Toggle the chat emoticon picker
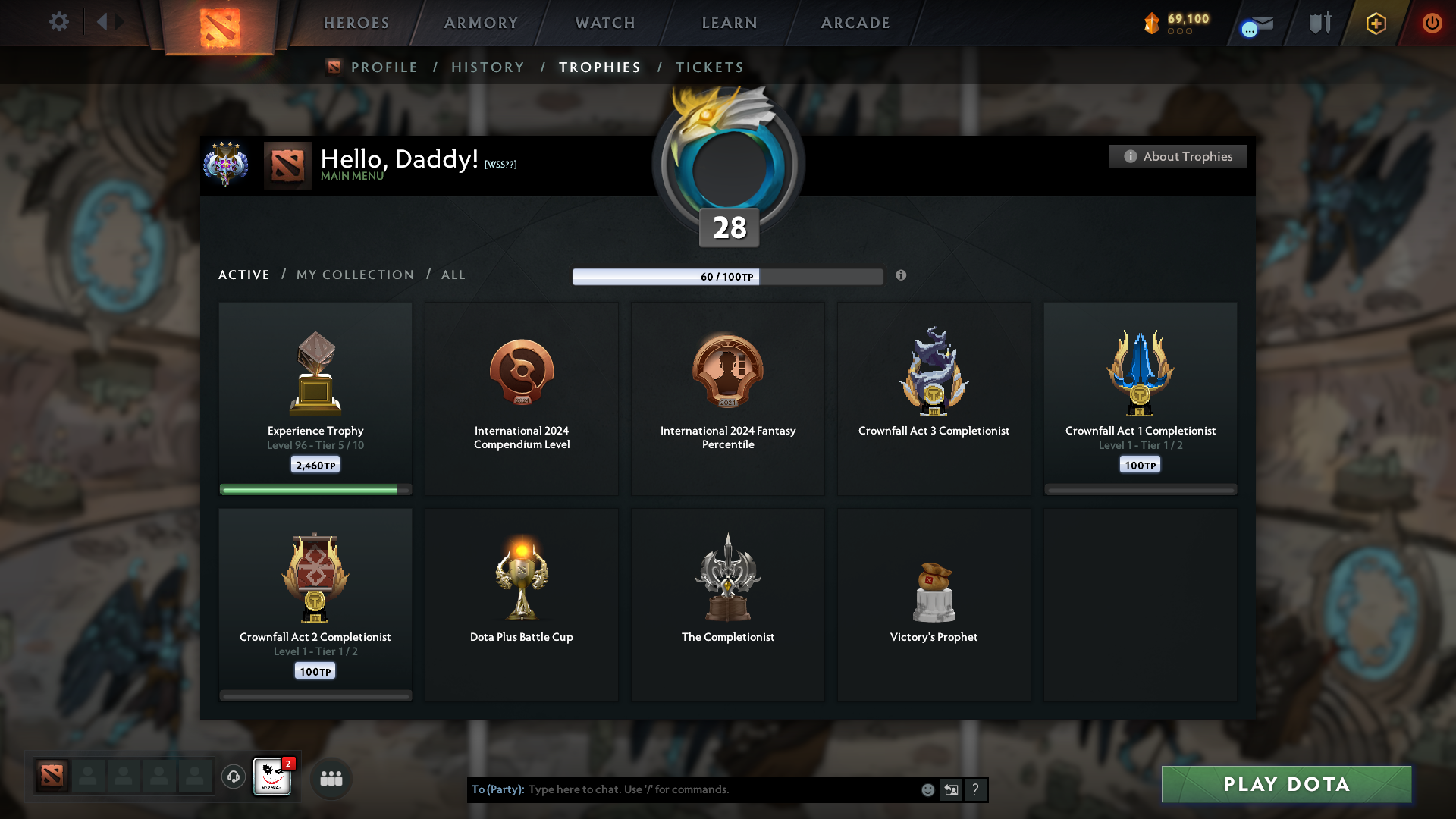 927,789
